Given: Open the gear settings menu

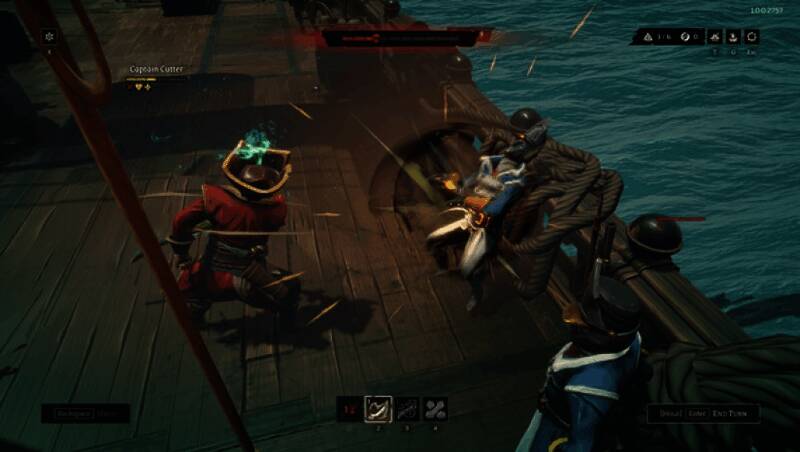Looking at the screenshot, I should pos(50,37).
